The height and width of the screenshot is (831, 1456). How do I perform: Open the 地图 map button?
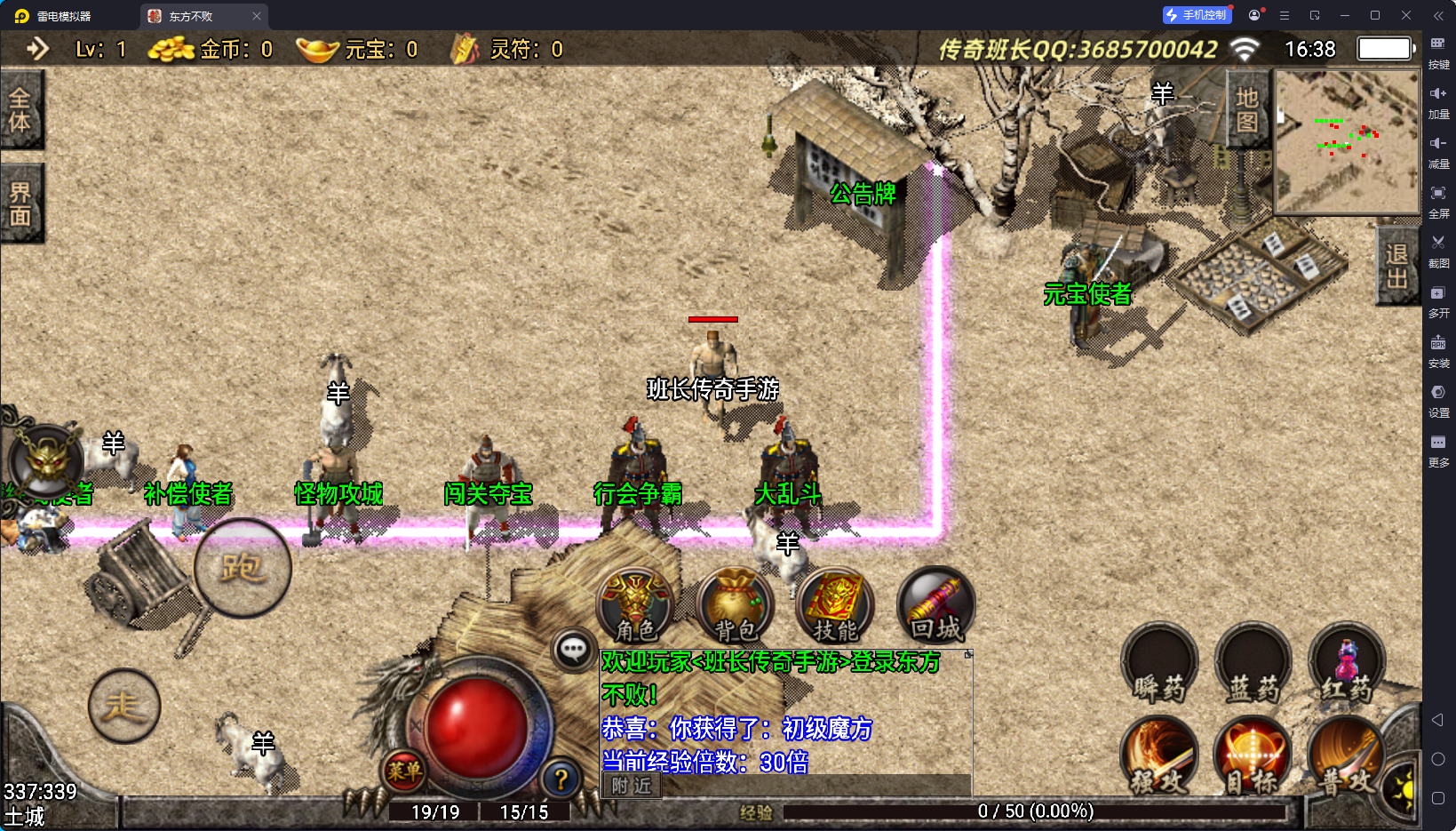pyautogui.click(x=1247, y=109)
